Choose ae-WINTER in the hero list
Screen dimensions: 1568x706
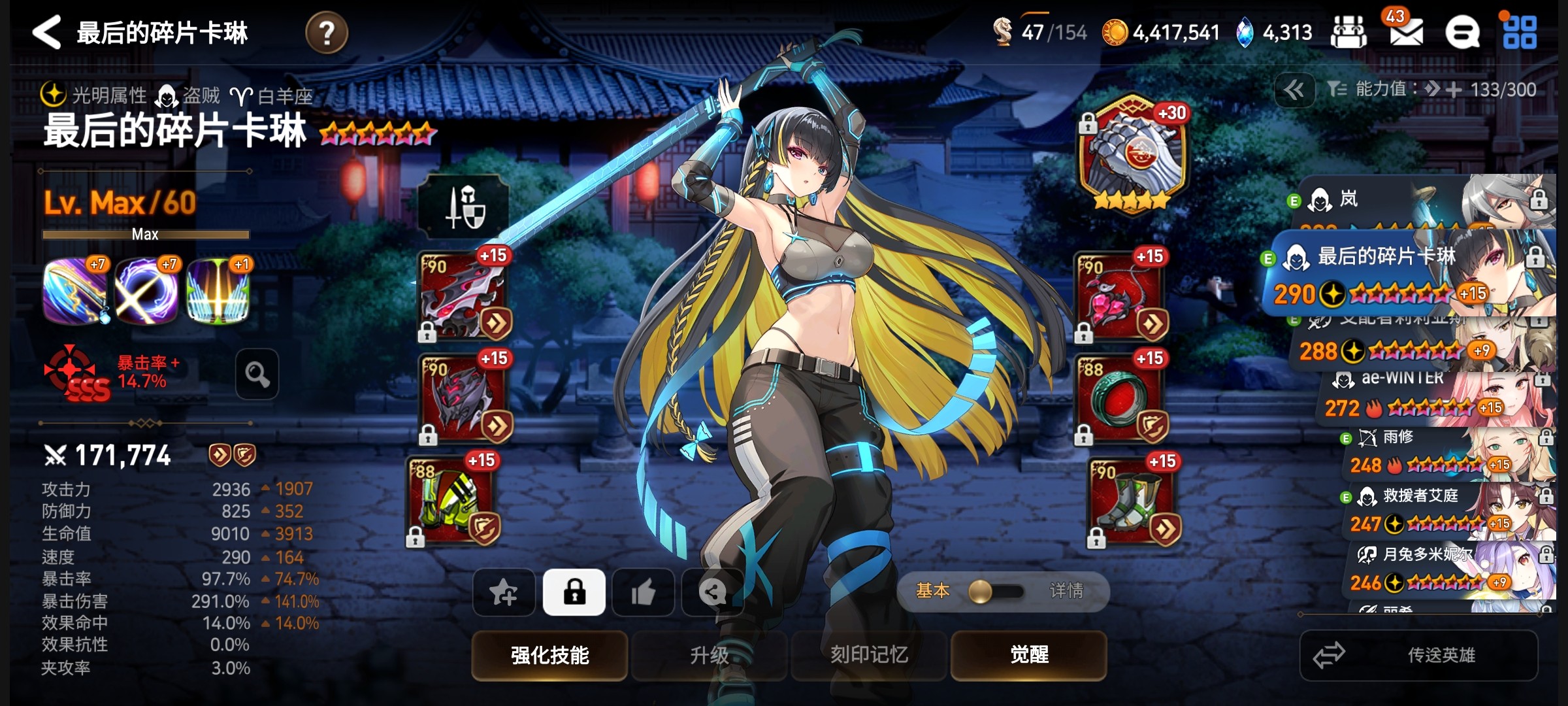click(1431, 394)
